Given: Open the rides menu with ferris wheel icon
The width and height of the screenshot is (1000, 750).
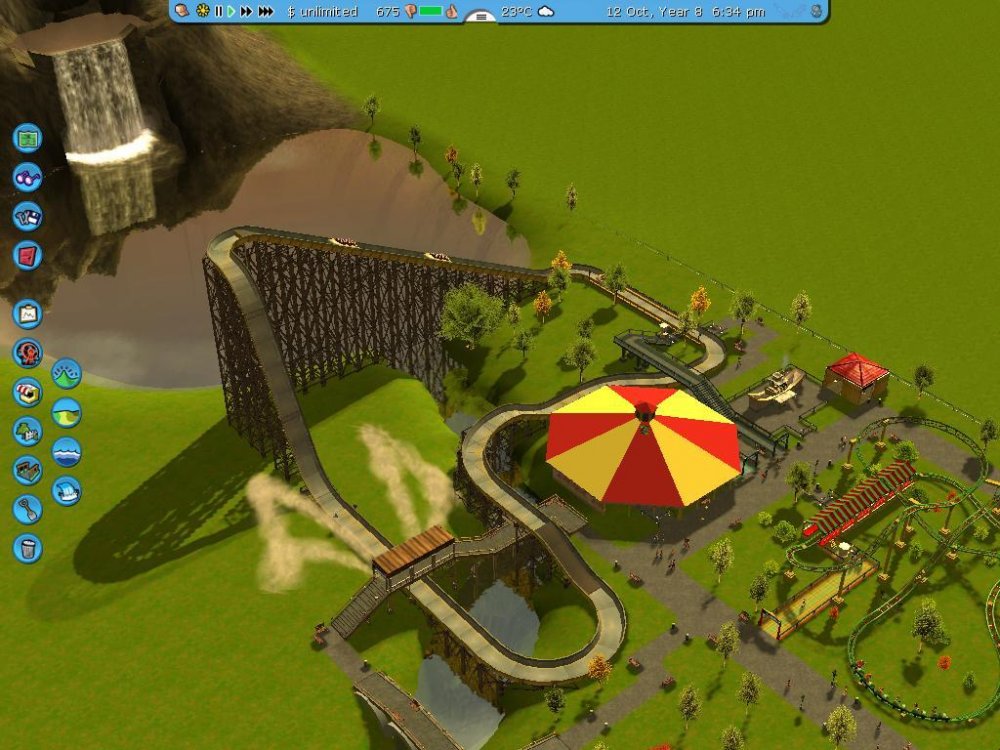Looking at the screenshot, I should point(27,353).
